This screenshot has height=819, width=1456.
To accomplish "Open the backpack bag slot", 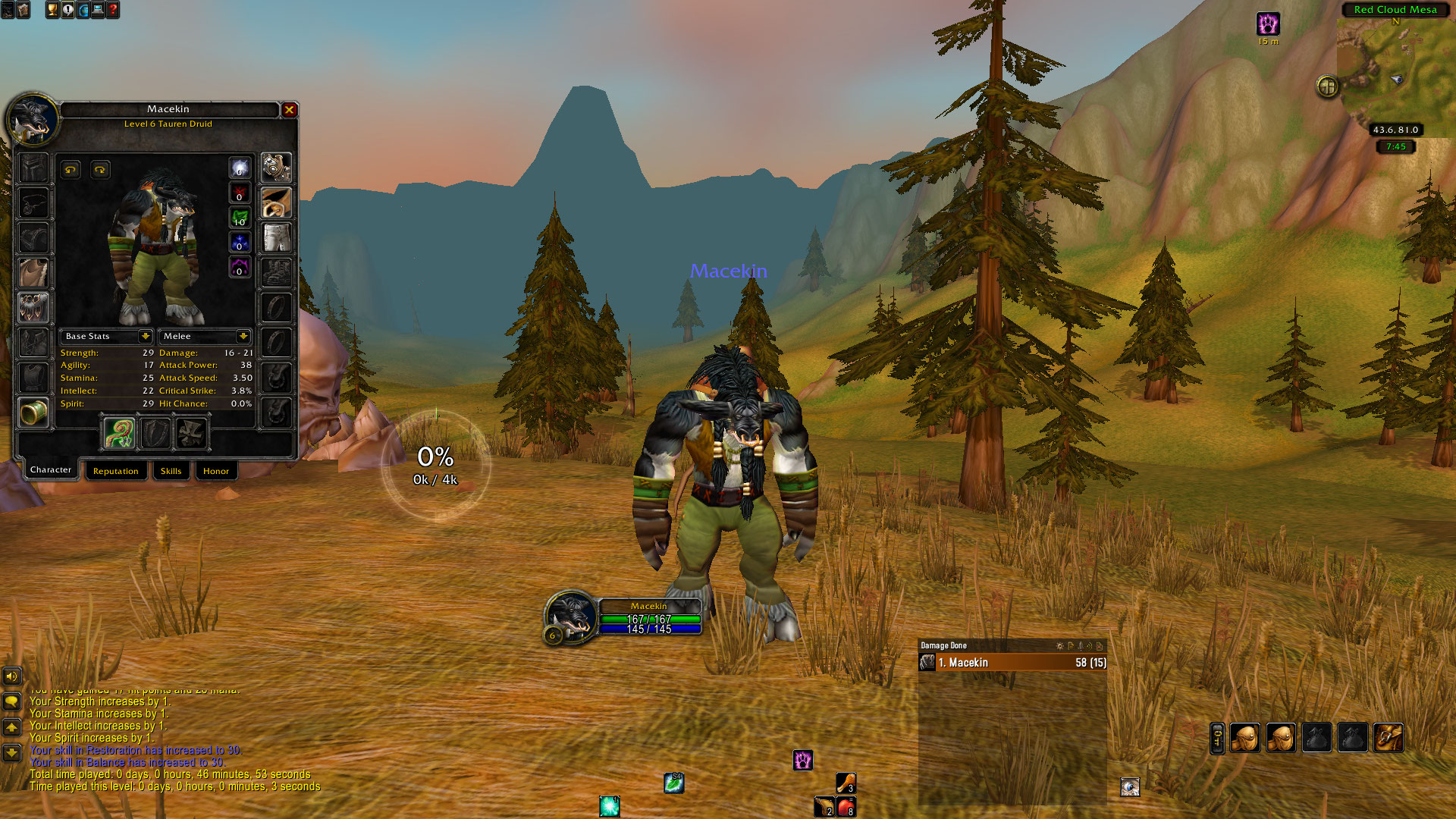I will pos(1388,737).
